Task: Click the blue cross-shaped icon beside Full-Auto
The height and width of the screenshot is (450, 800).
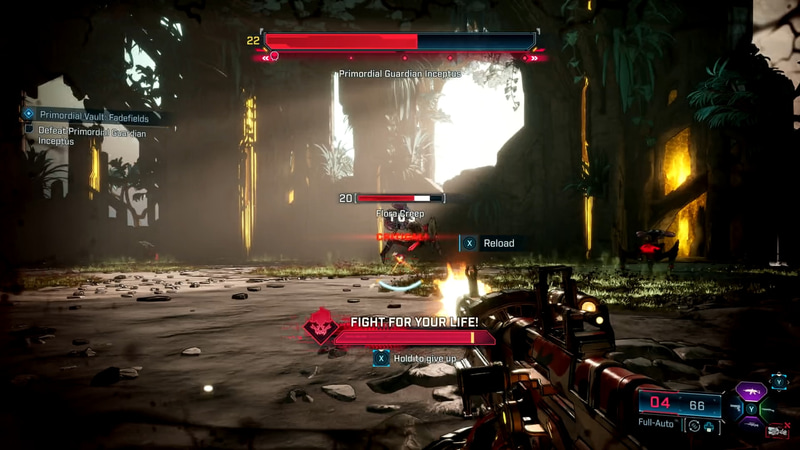Action: click(708, 425)
